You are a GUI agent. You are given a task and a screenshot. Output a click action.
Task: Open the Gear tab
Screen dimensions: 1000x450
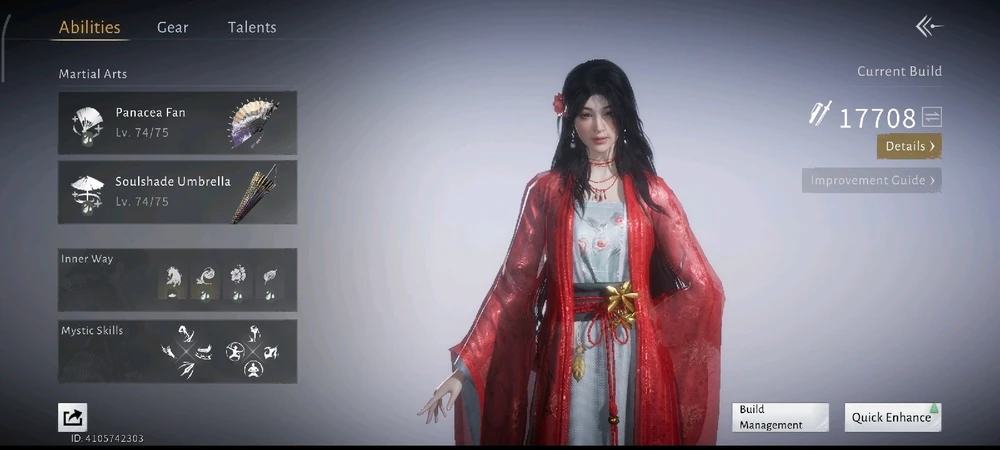(172, 28)
